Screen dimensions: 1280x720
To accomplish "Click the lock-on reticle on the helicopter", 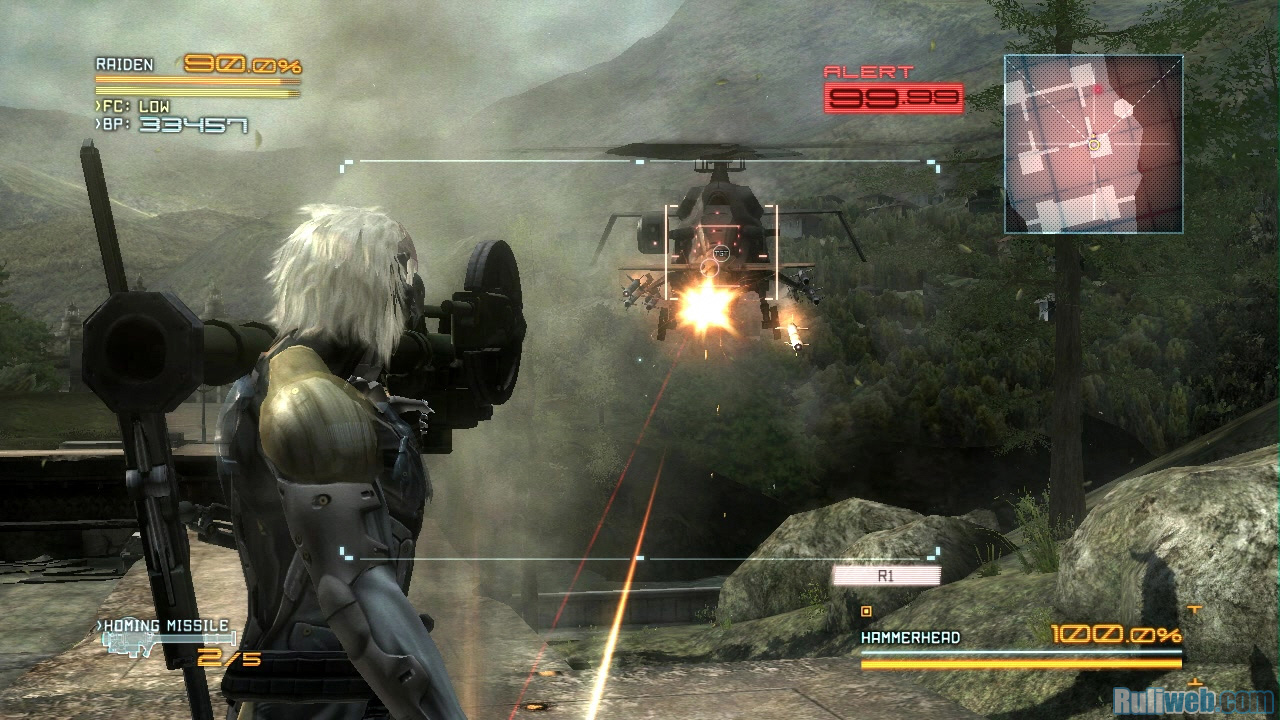I will 720,253.
